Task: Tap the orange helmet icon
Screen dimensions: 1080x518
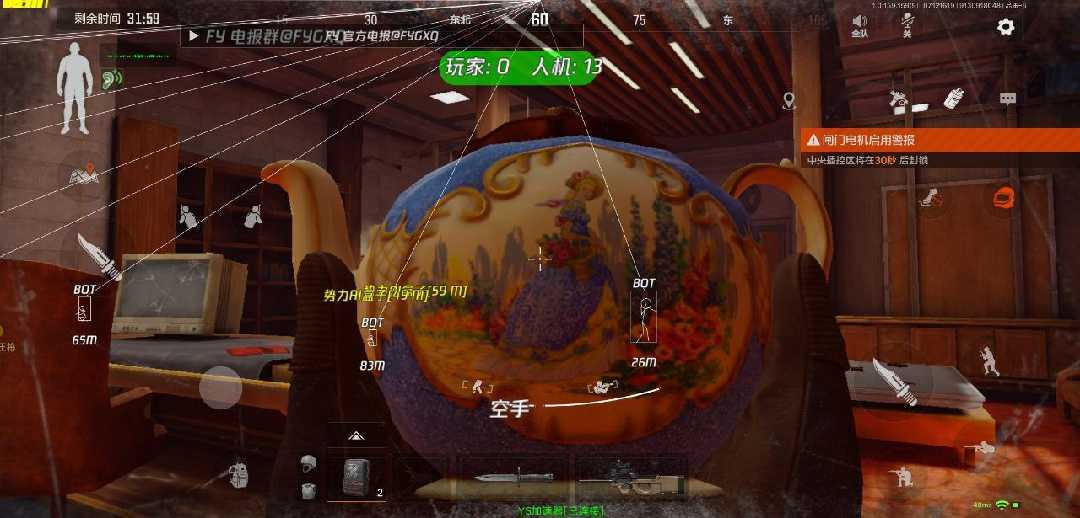Action: (1002, 198)
